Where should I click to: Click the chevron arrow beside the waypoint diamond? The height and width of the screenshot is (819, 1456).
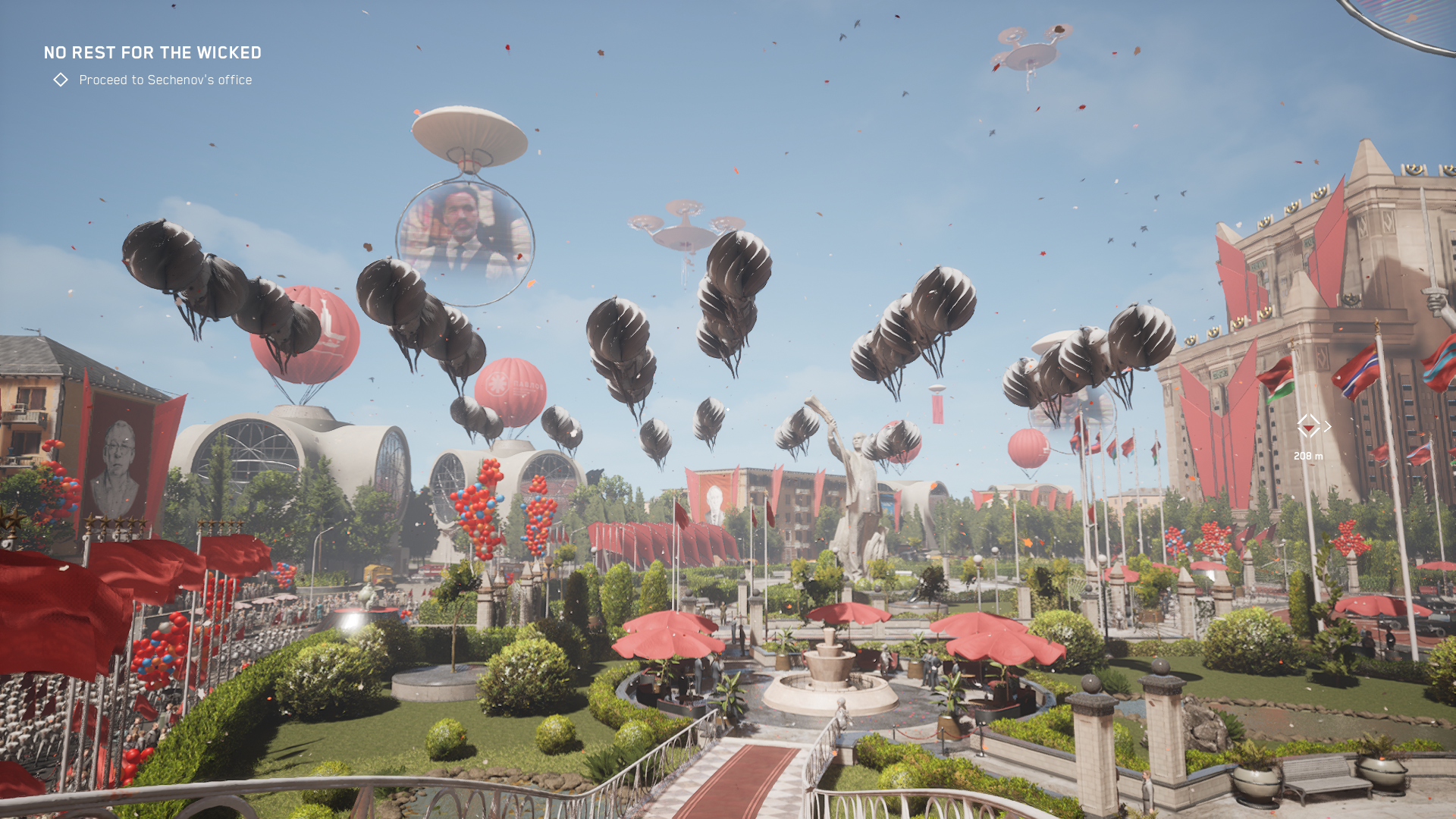1329,426
